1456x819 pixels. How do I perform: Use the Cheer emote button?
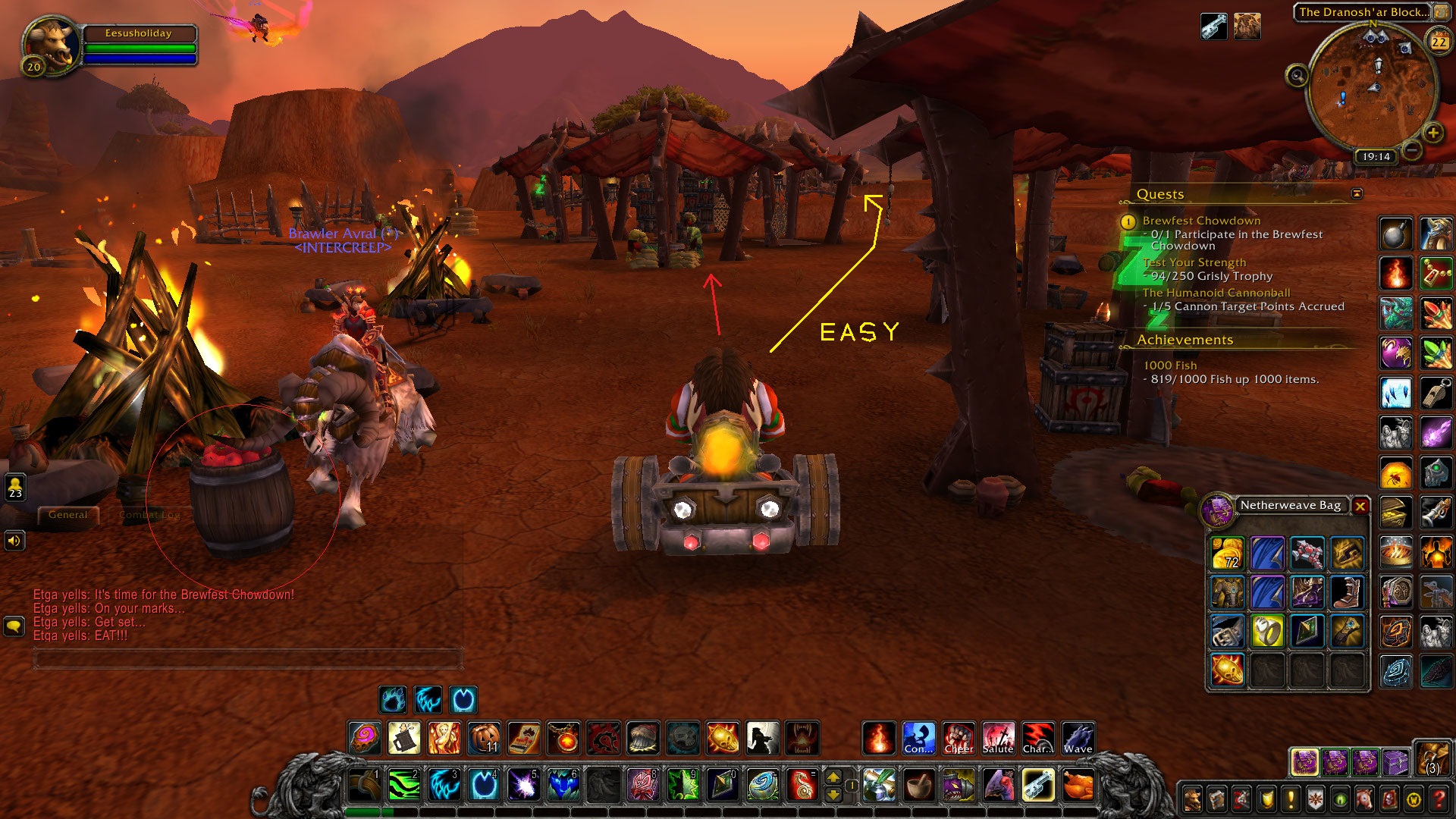[959, 738]
